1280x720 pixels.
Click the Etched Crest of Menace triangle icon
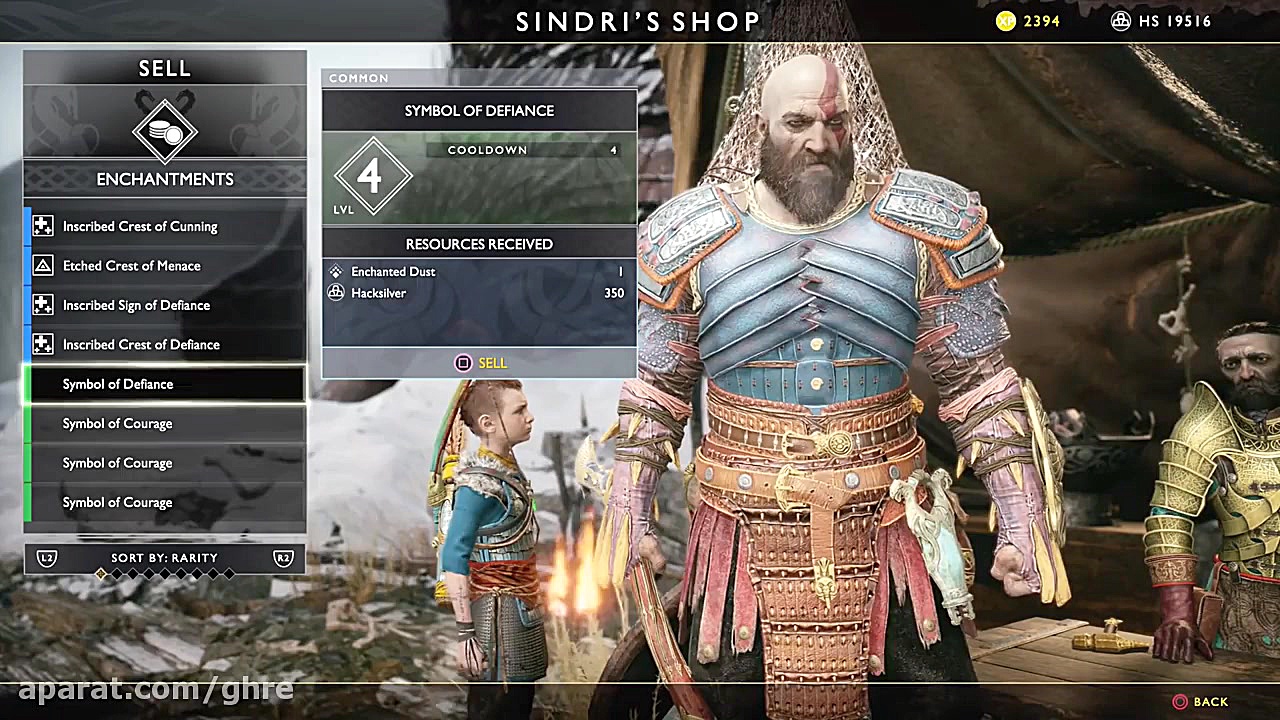pos(43,265)
